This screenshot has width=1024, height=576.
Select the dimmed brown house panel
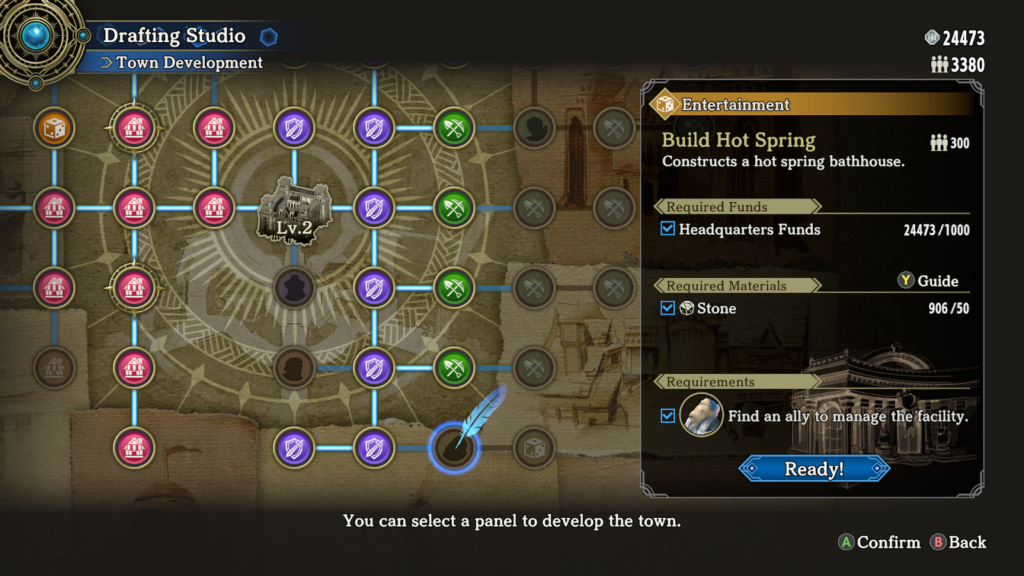54,367
